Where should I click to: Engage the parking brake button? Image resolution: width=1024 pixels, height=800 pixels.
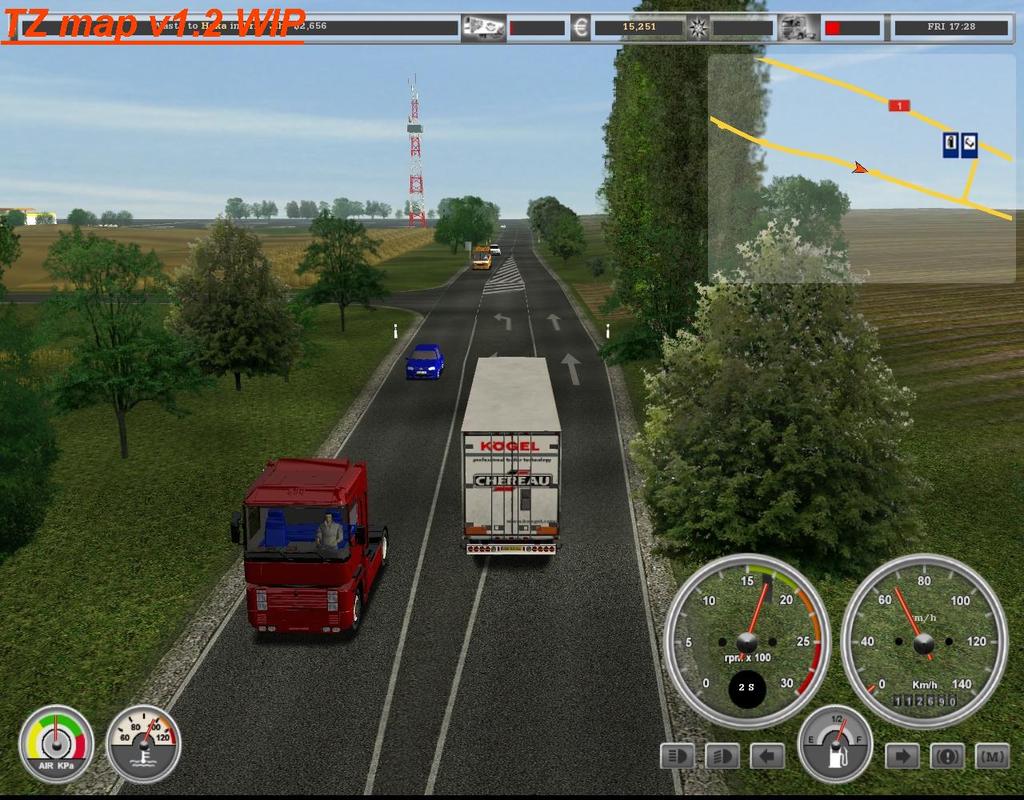948,756
